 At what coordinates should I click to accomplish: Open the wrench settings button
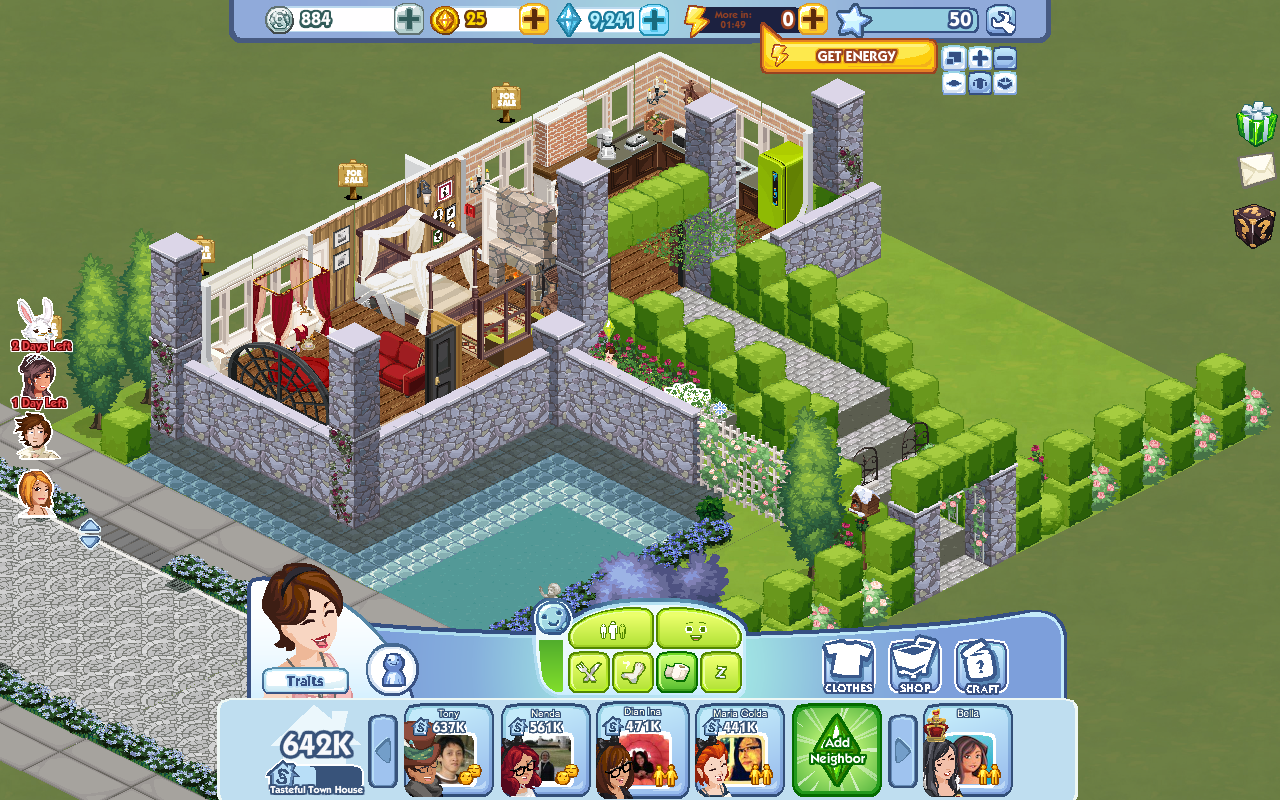(1000, 19)
